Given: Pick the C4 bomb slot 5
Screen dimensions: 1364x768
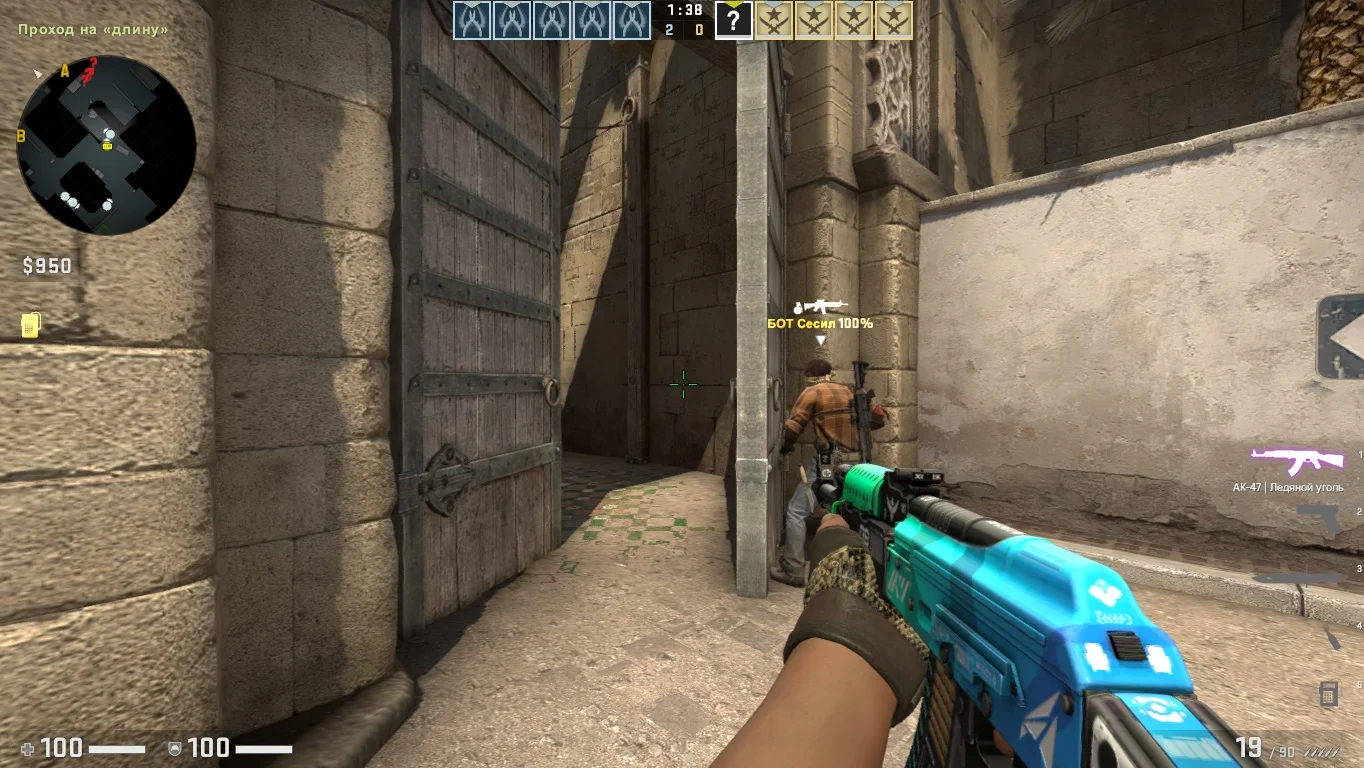Looking at the screenshot, I should click(x=1329, y=692).
